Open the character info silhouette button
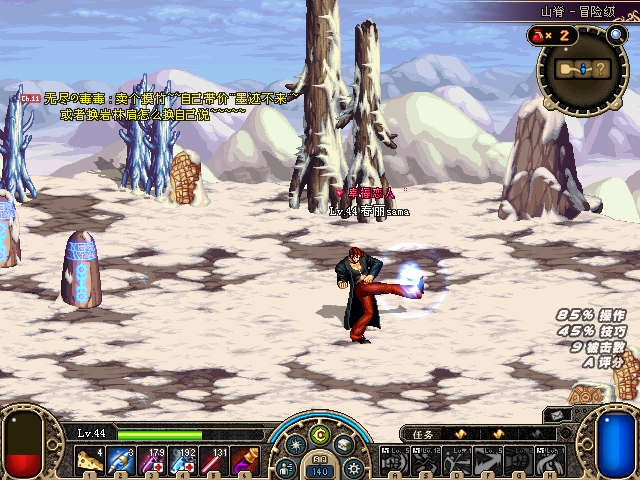This screenshot has height=480, width=640. pyautogui.click(x=286, y=467)
